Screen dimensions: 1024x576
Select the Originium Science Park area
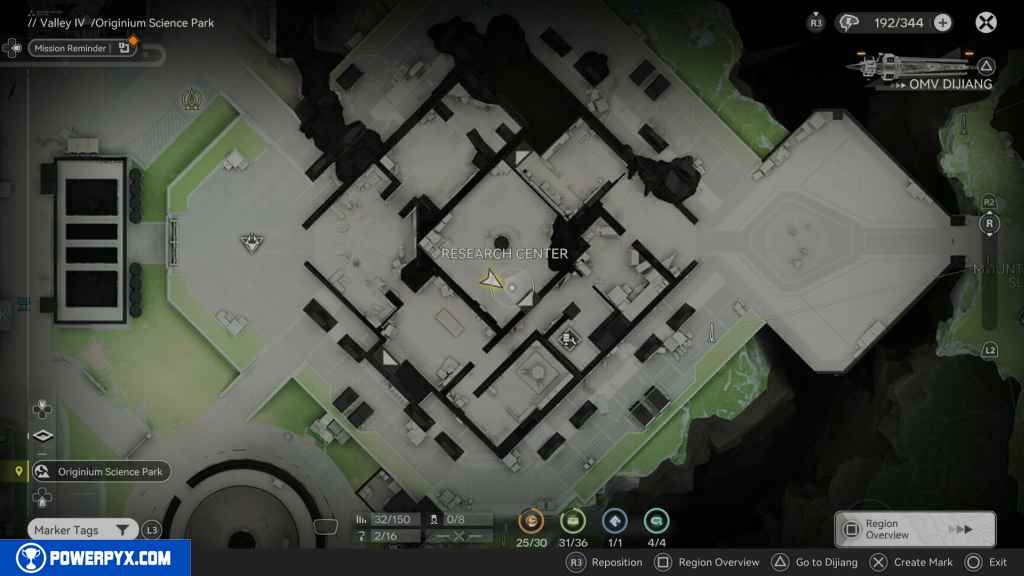100,472
